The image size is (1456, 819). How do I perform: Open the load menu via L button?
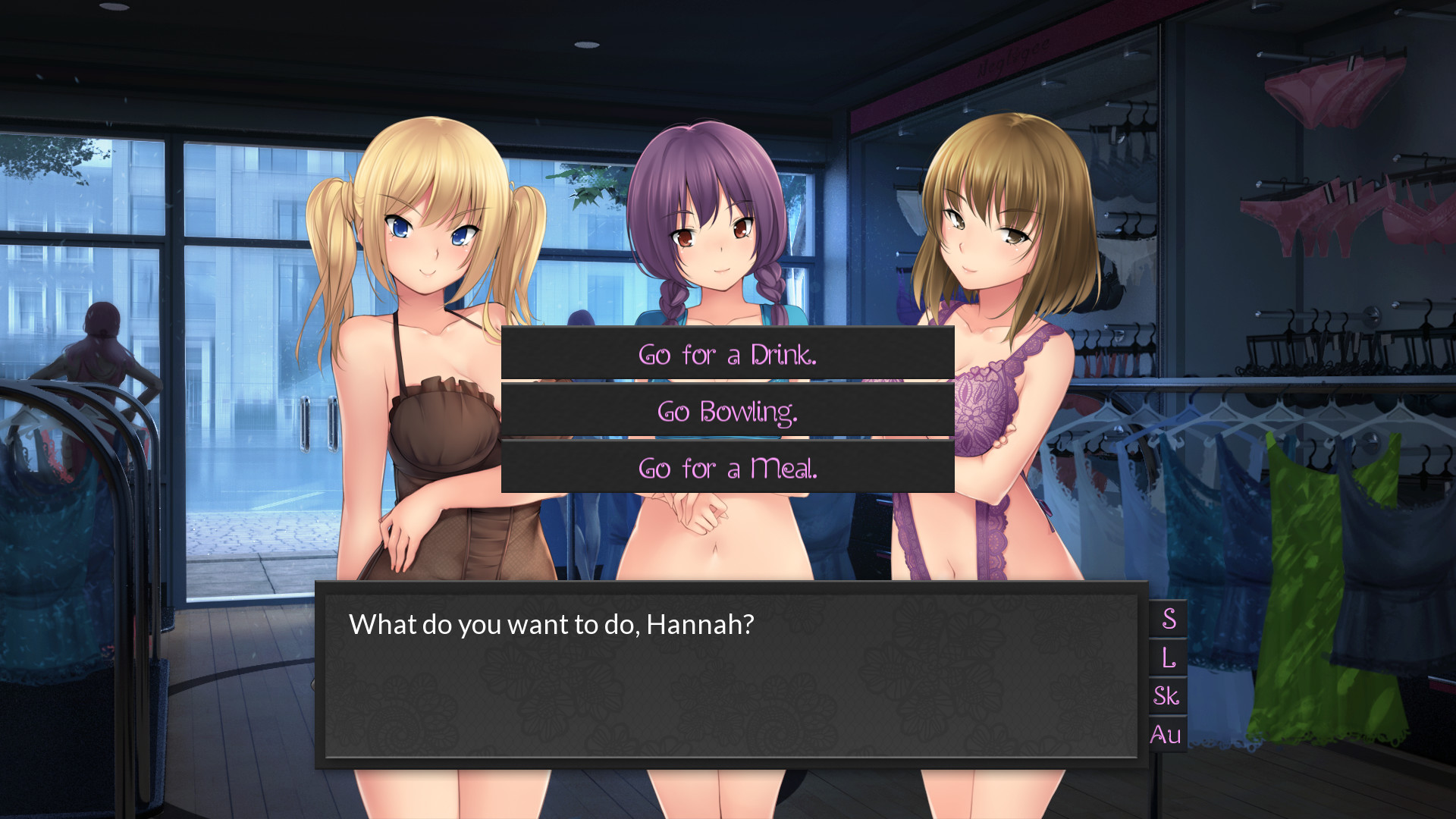(1169, 657)
